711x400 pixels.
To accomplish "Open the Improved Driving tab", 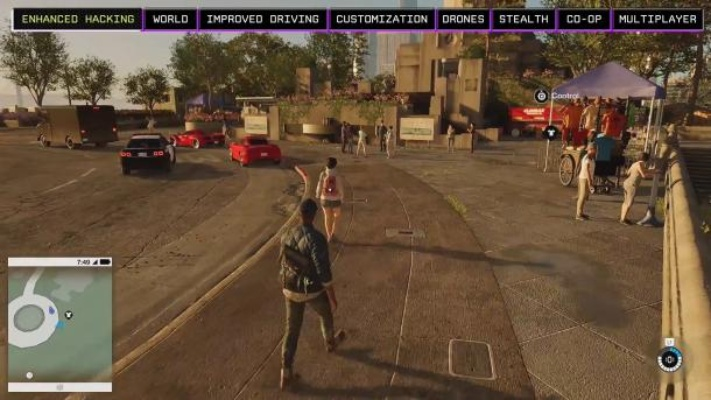I will coord(263,19).
